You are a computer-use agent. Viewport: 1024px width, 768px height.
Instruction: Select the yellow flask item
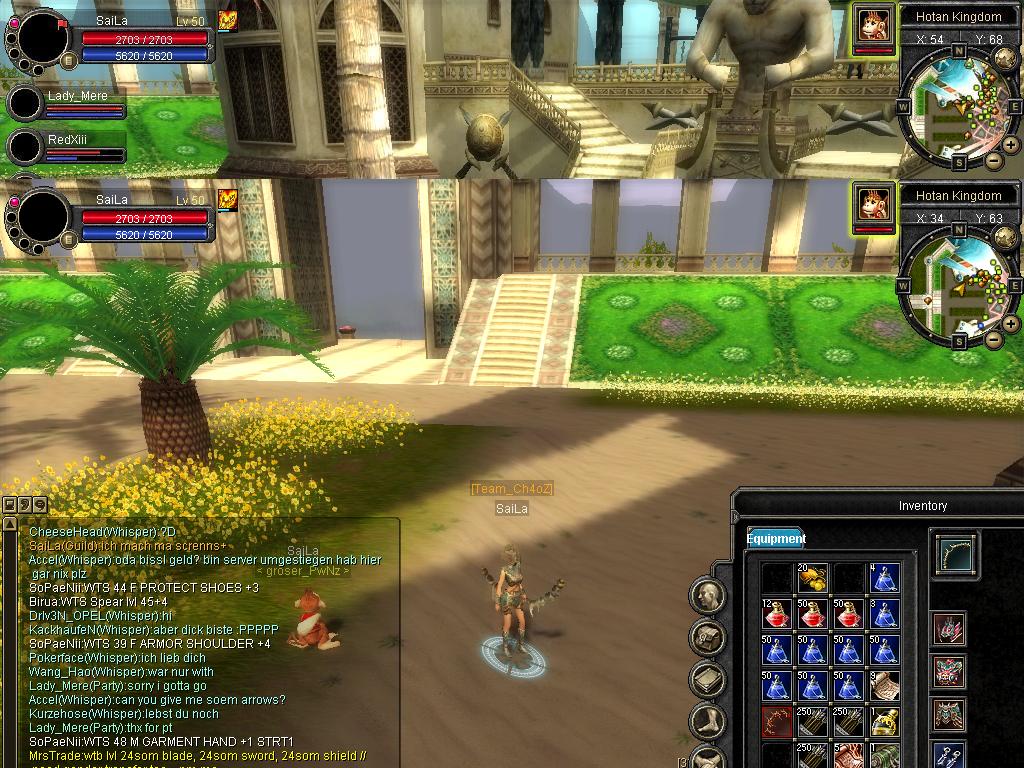click(884, 722)
